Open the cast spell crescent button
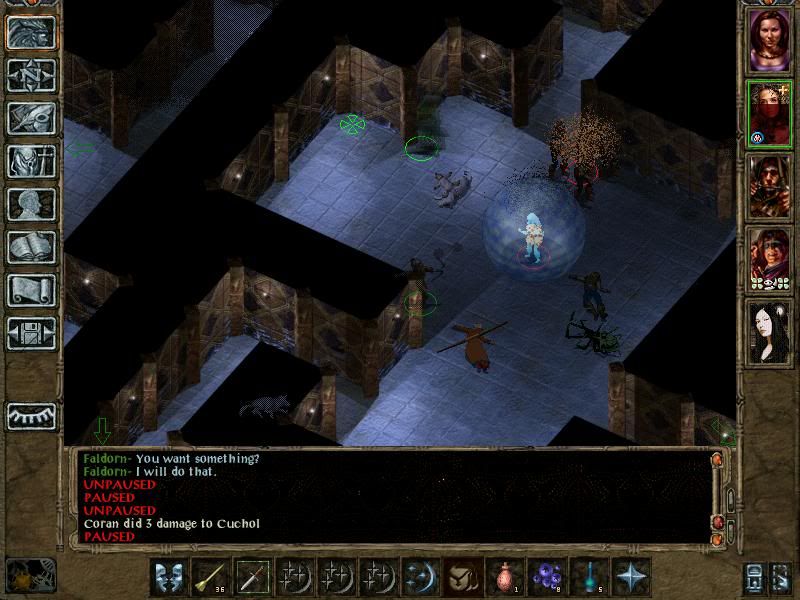800x600 pixels. tap(420, 577)
